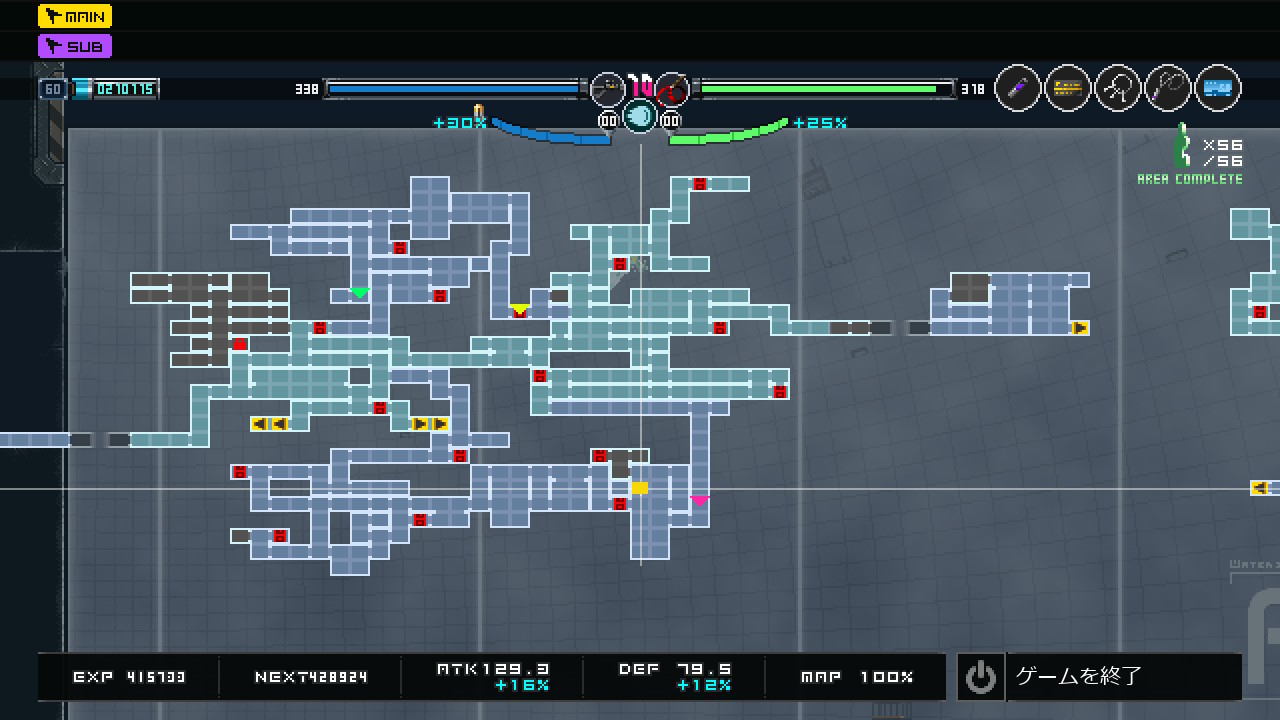The image size is (1280, 720).
Task: Select the SUB weapon label
Action: (x=75, y=46)
